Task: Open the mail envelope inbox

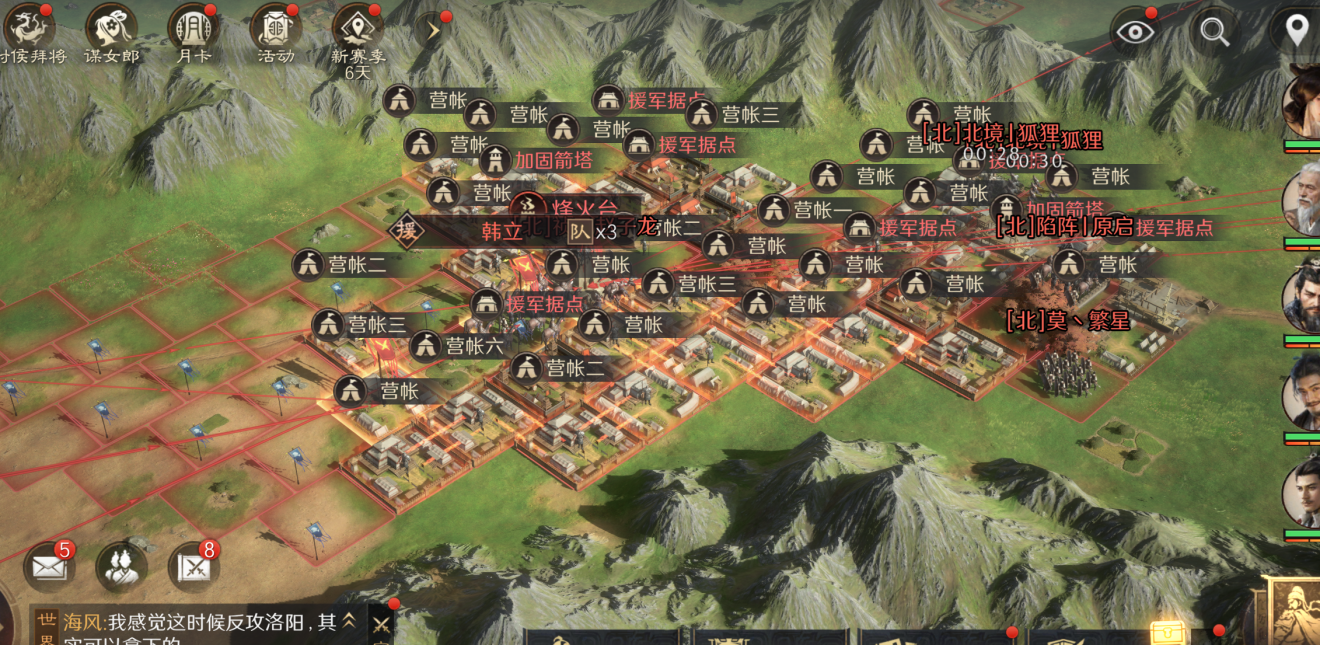Action: (49, 567)
